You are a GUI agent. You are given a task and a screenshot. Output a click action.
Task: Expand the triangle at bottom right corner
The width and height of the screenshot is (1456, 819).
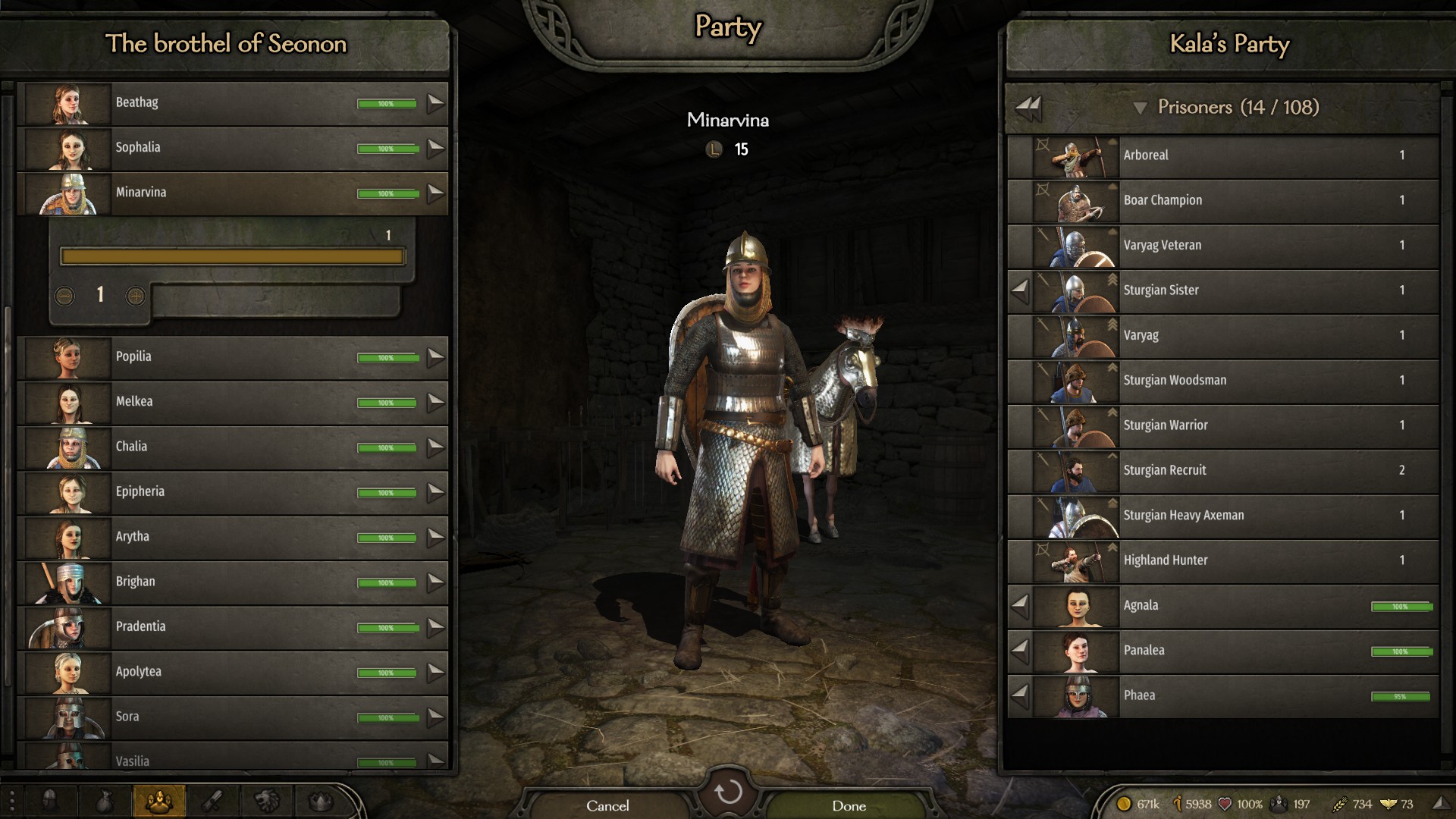[x=1443, y=804]
